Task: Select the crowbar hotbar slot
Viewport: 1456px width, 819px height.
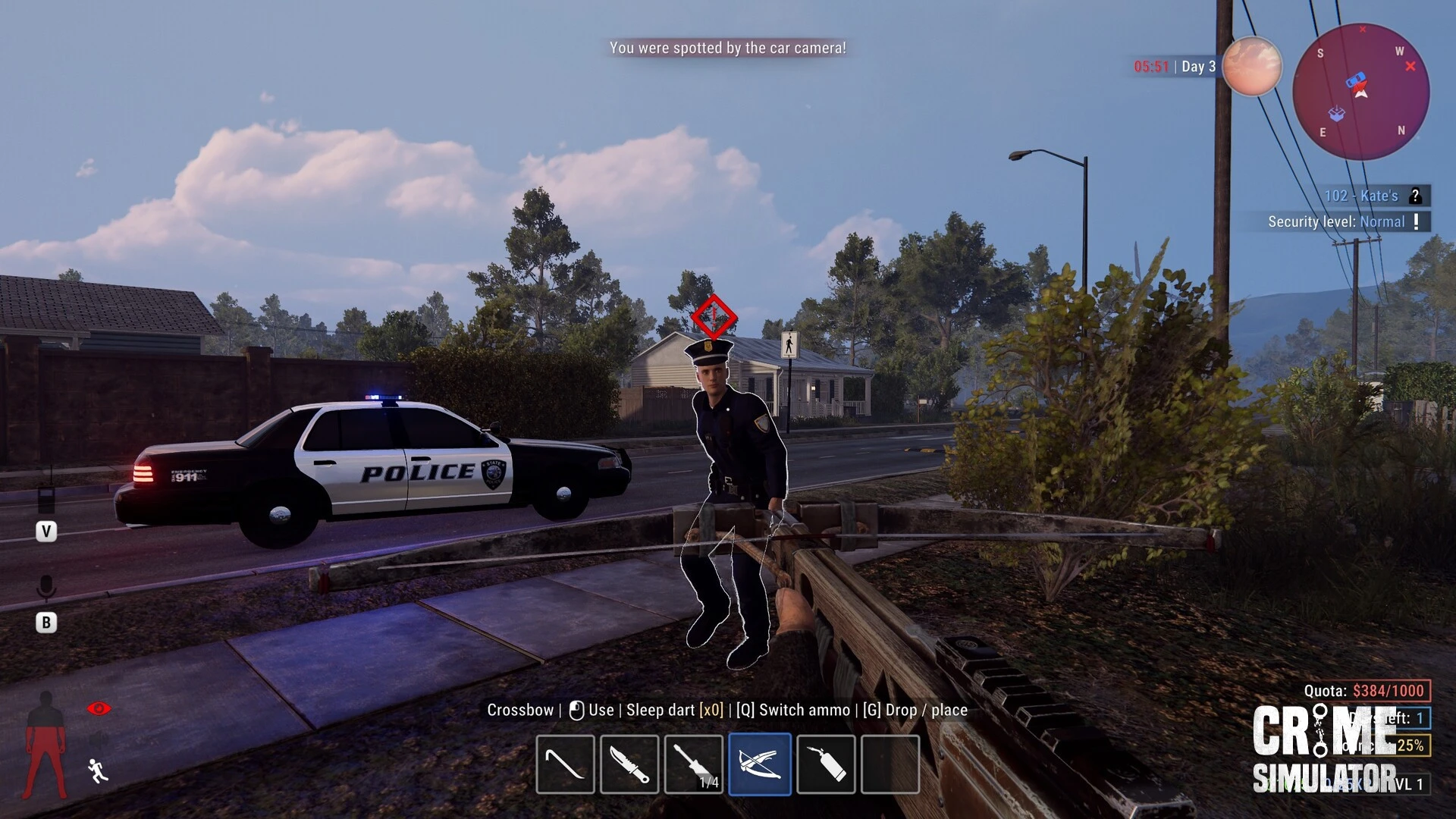Action: tap(565, 764)
